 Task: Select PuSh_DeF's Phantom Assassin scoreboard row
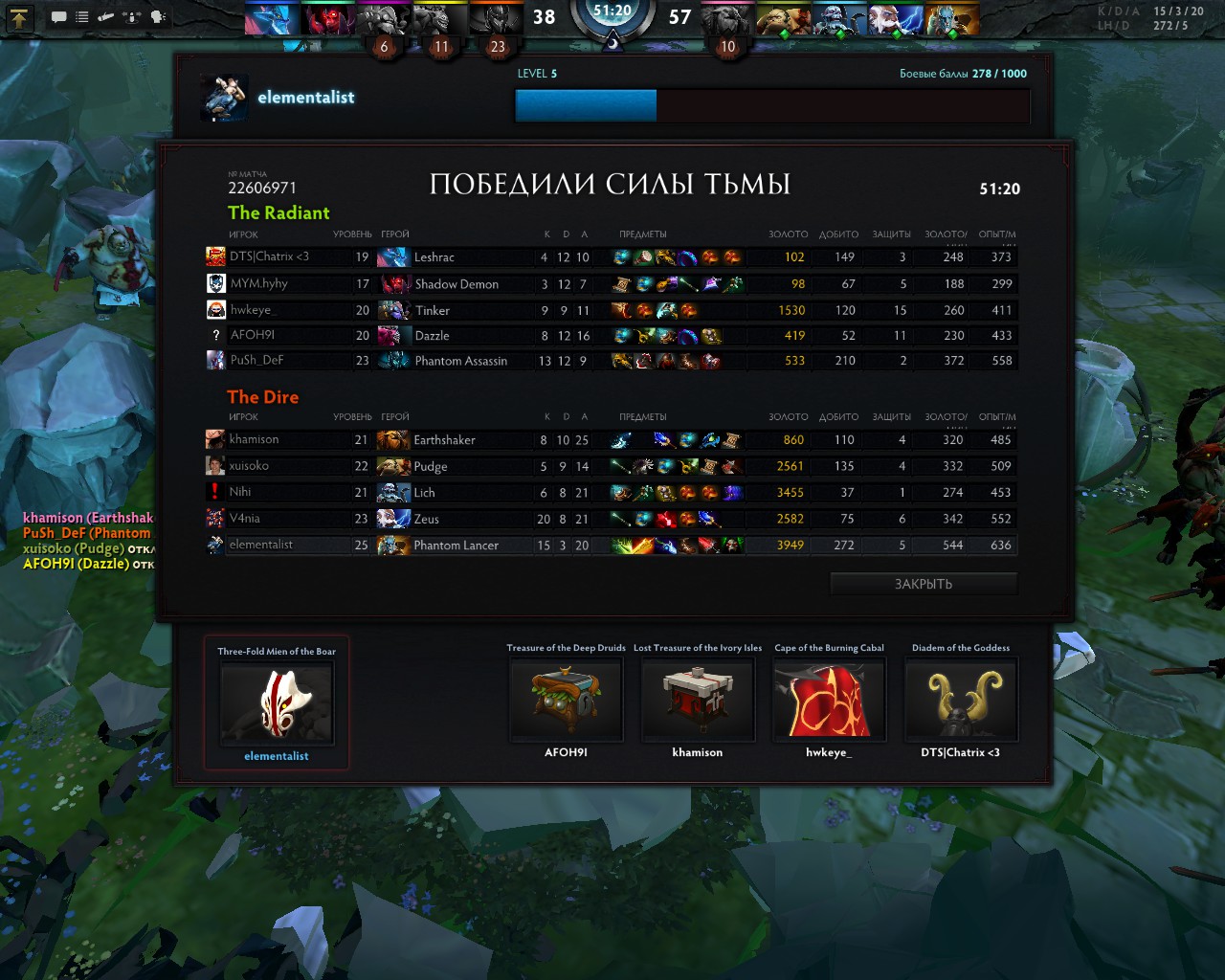[612, 361]
